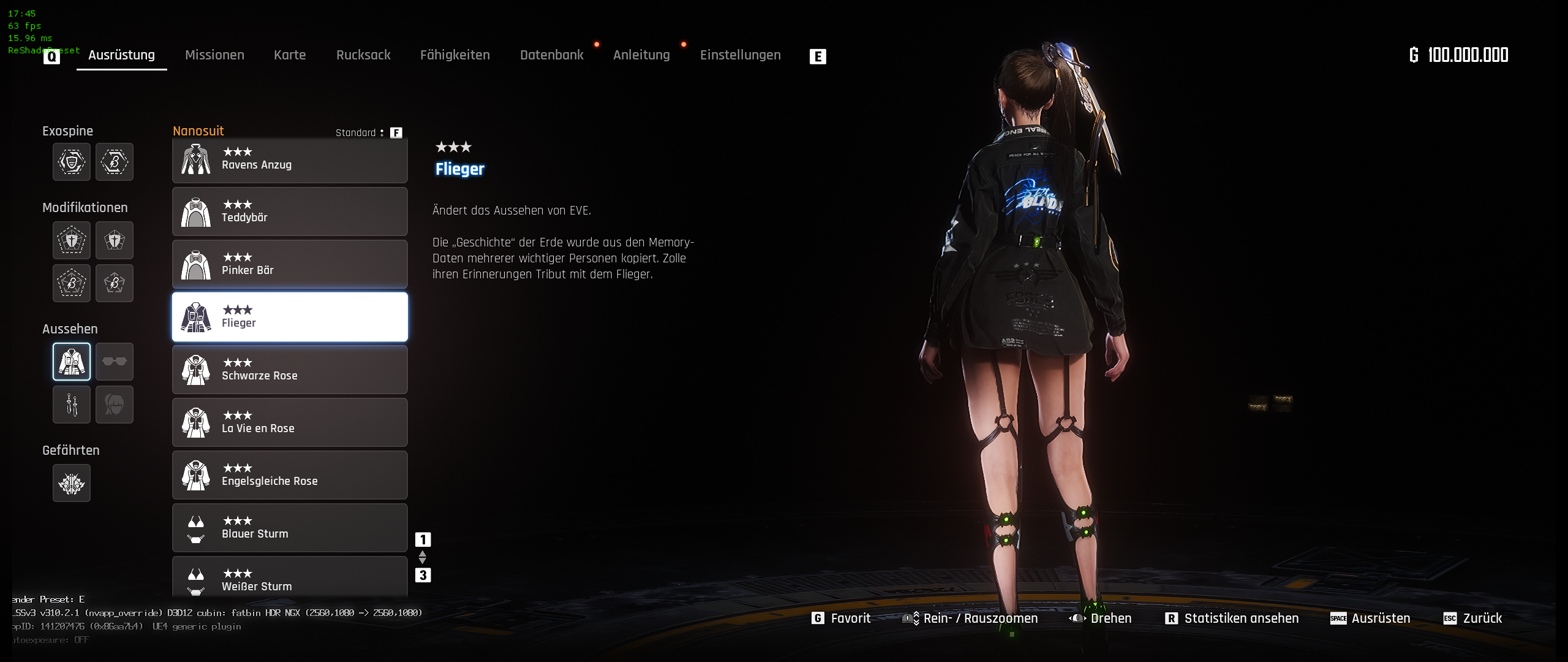Pick the Pinker Bär nanosuit
Image resolution: width=1568 pixels, height=662 pixels.
290,265
